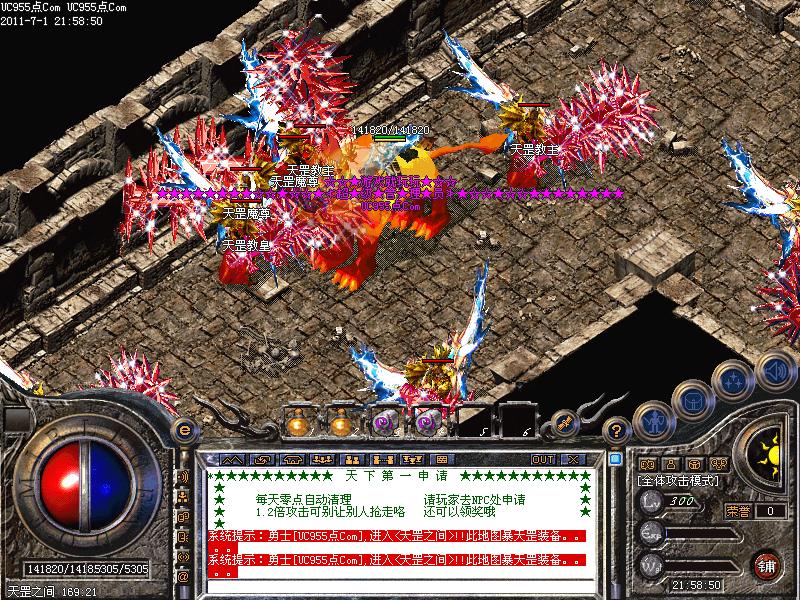This screenshot has height=600, width=800.
Task: Toggle sound with the speaker button
Action: (x=774, y=370)
